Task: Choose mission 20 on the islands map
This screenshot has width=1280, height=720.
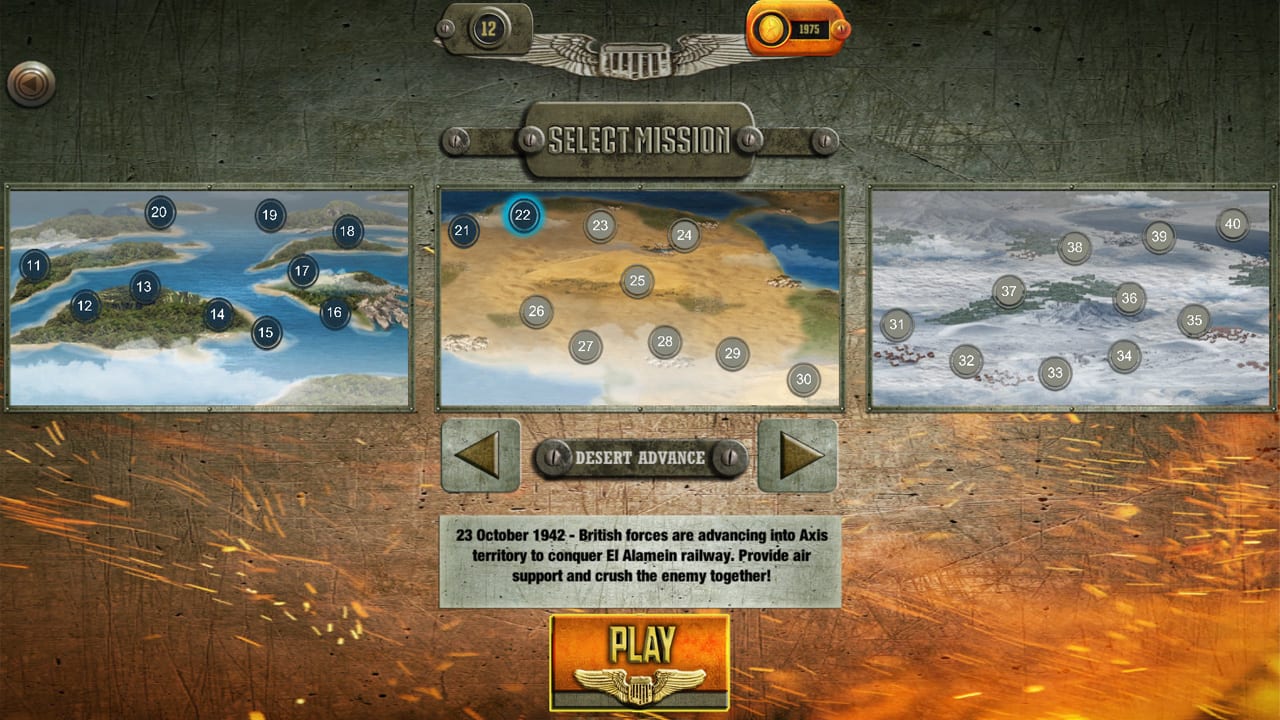Action: (x=158, y=213)
